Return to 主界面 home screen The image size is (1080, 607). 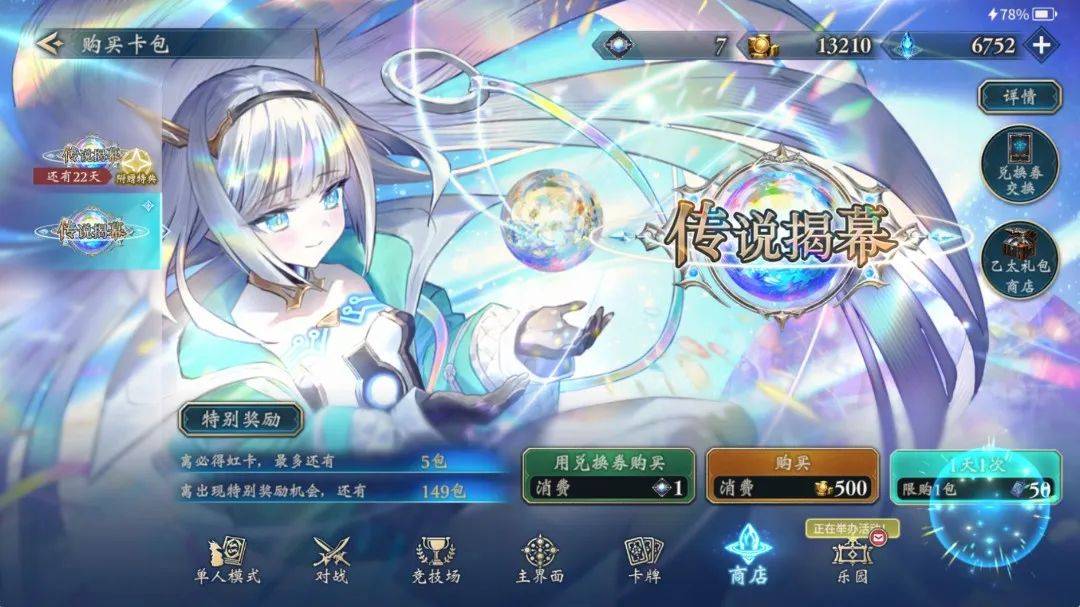click(x=540, y=559)
